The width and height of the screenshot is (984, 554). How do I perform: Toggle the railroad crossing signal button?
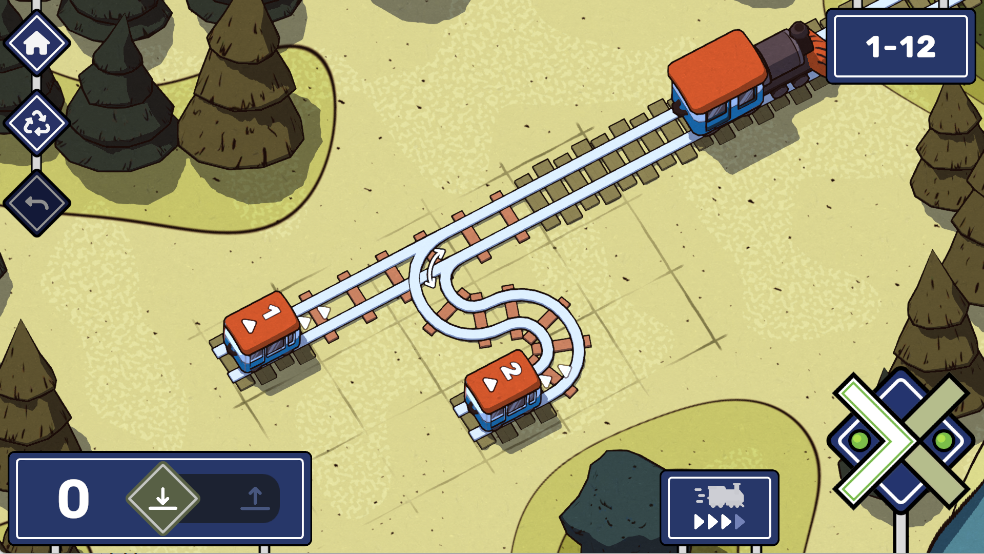(900, 440)
